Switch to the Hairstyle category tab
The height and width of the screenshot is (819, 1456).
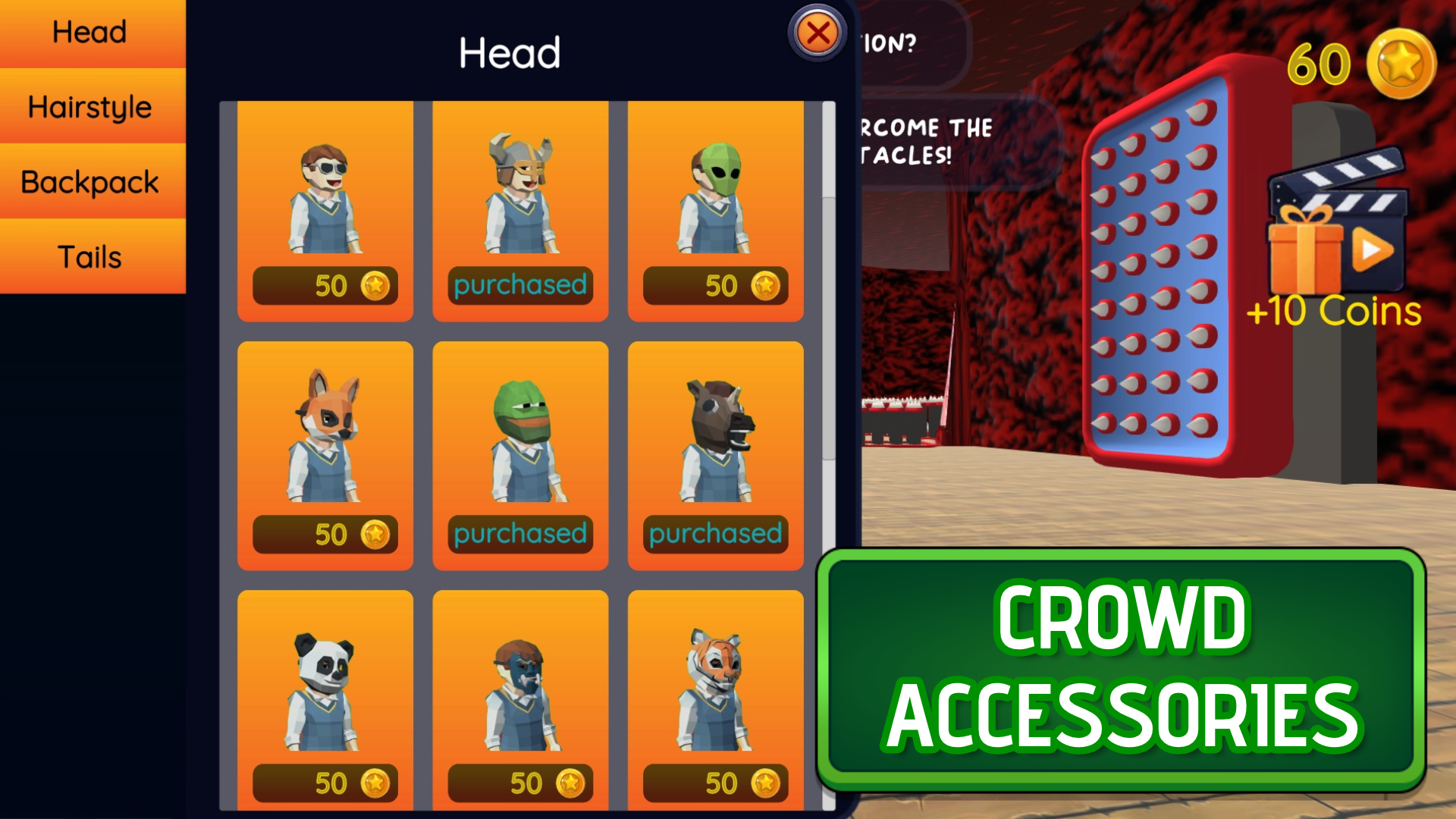(x=89, y=106)
